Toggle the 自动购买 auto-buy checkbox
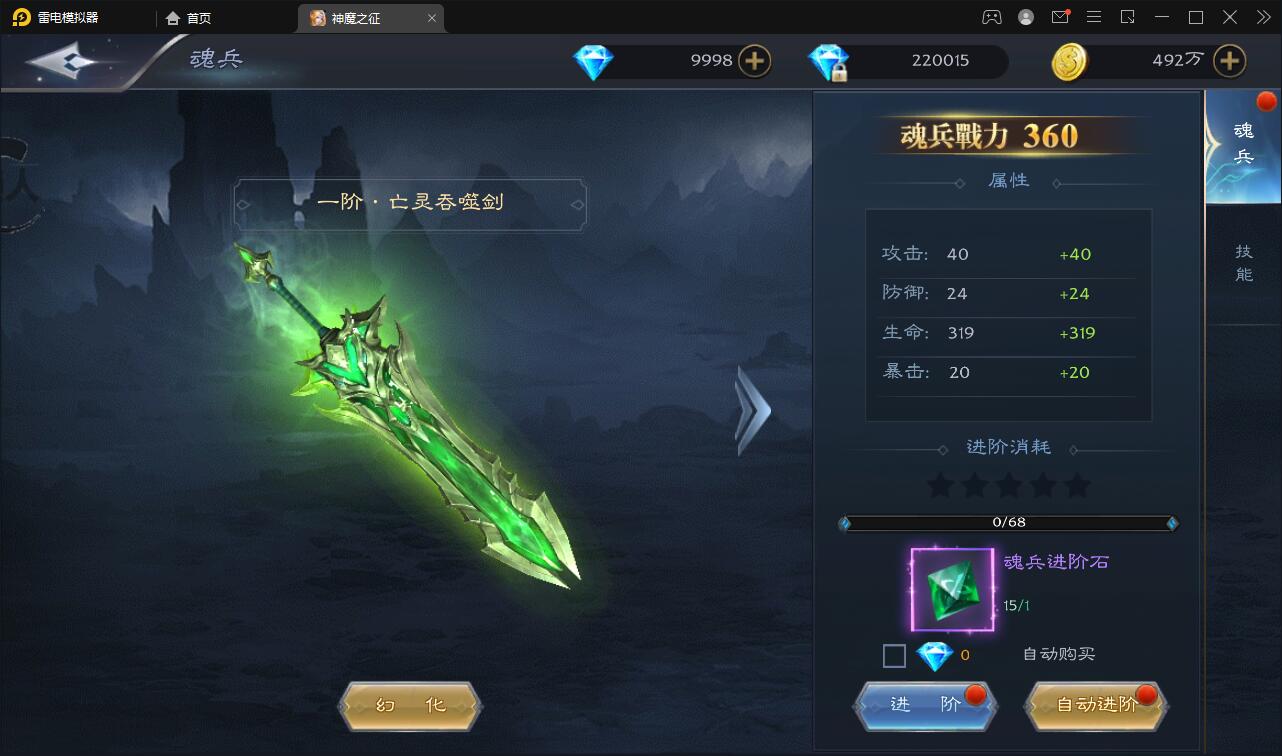Viewport: 1282px width, 756px height. [x=894, y=656]
